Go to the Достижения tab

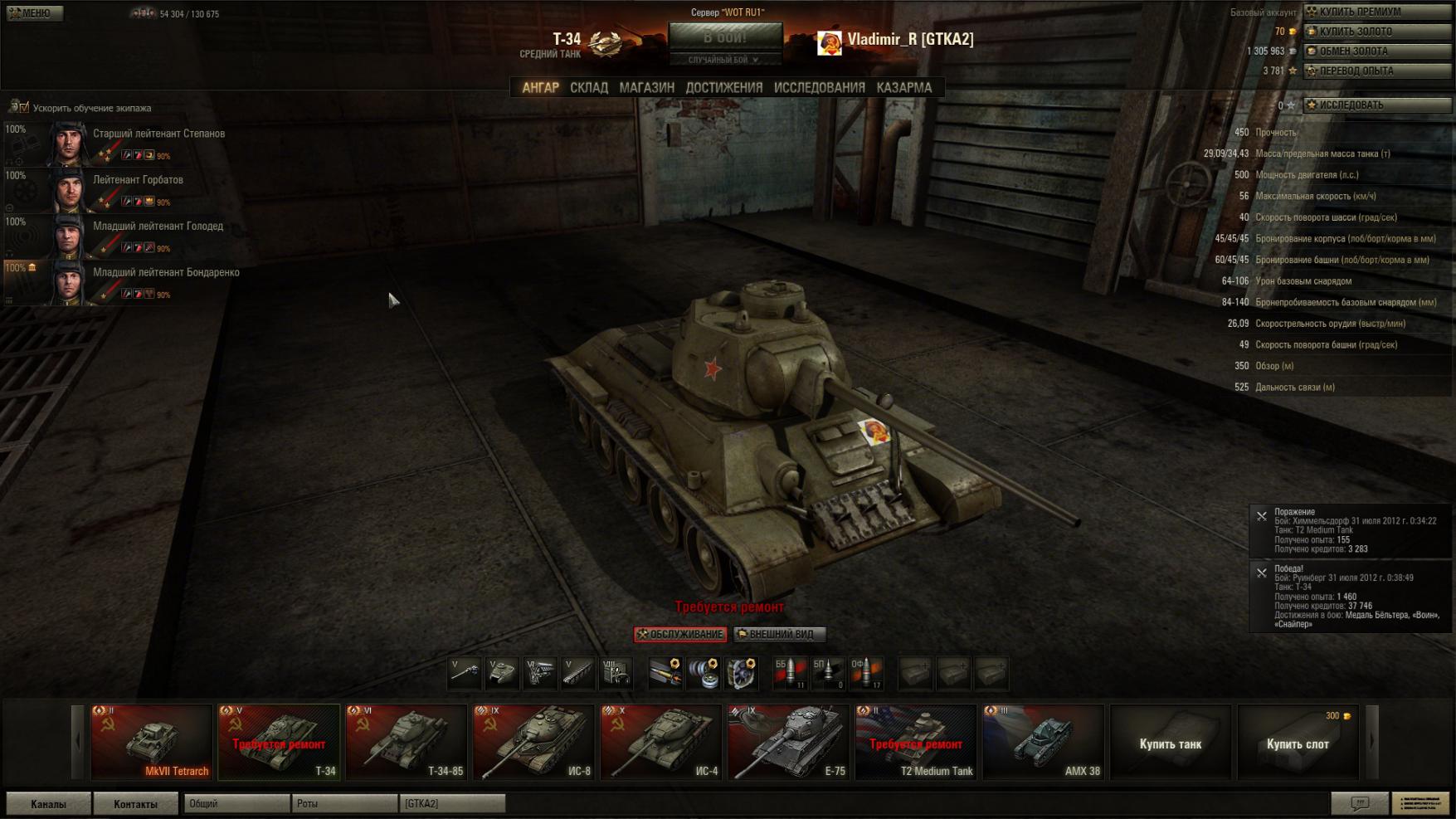(723, 87)
